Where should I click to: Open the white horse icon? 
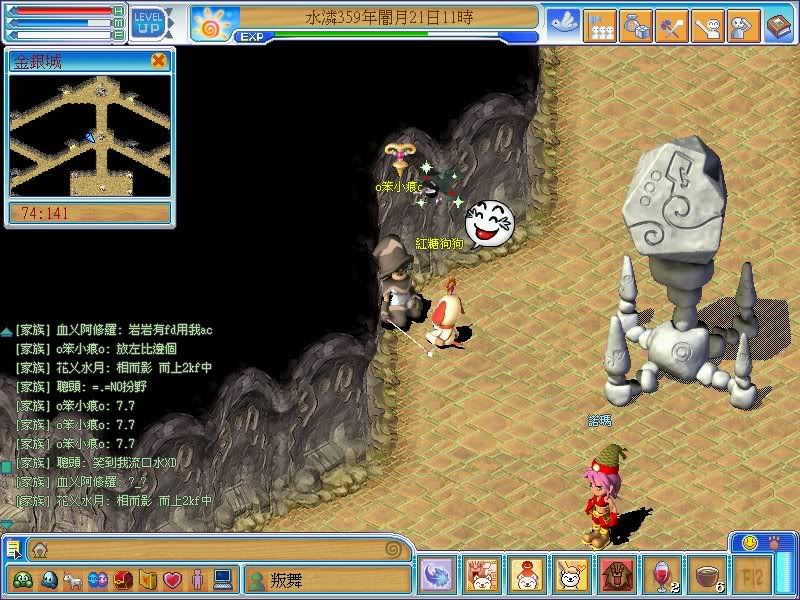coord(72,579)
